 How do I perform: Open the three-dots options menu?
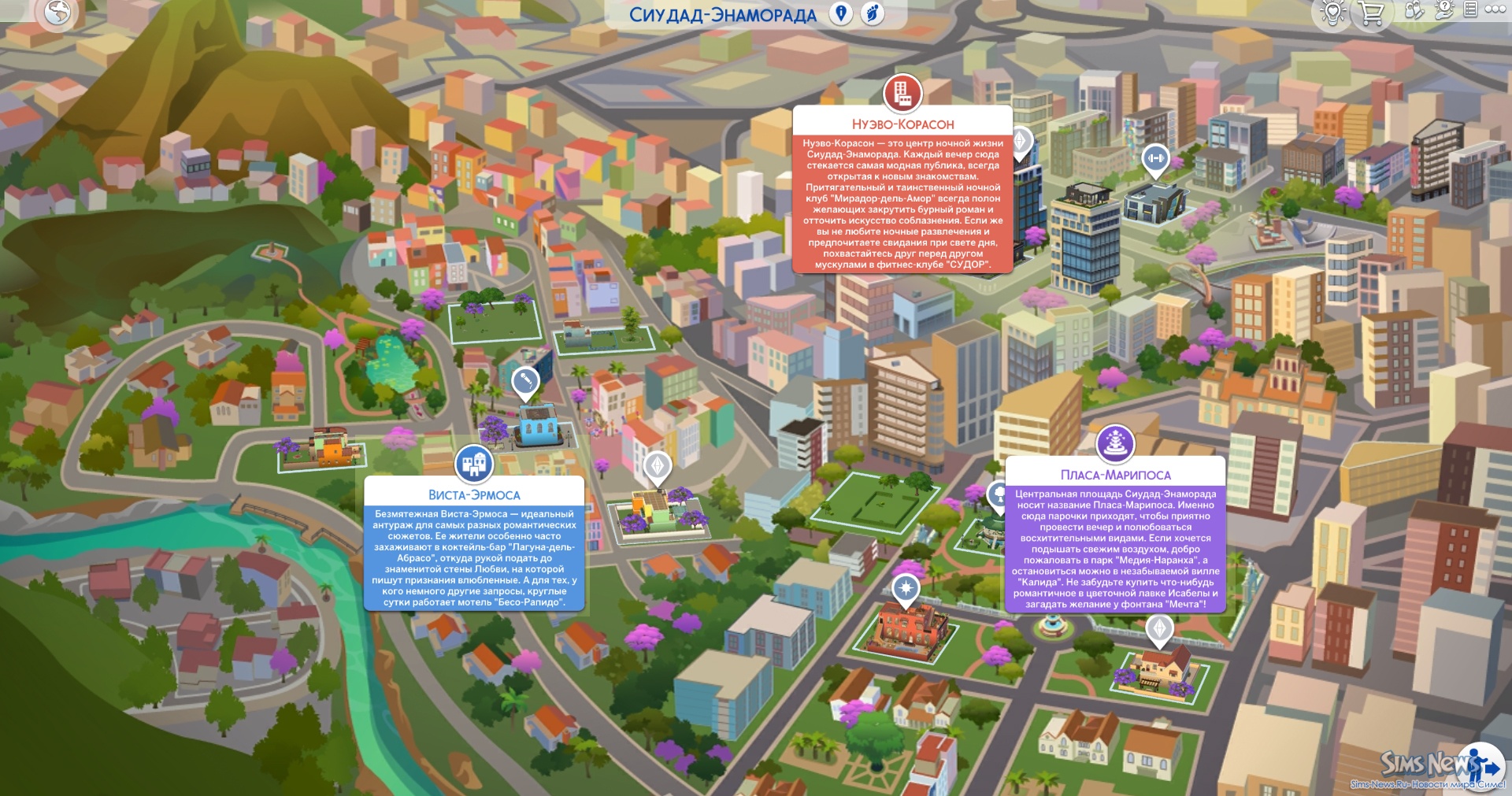[x=1495, y=9]
